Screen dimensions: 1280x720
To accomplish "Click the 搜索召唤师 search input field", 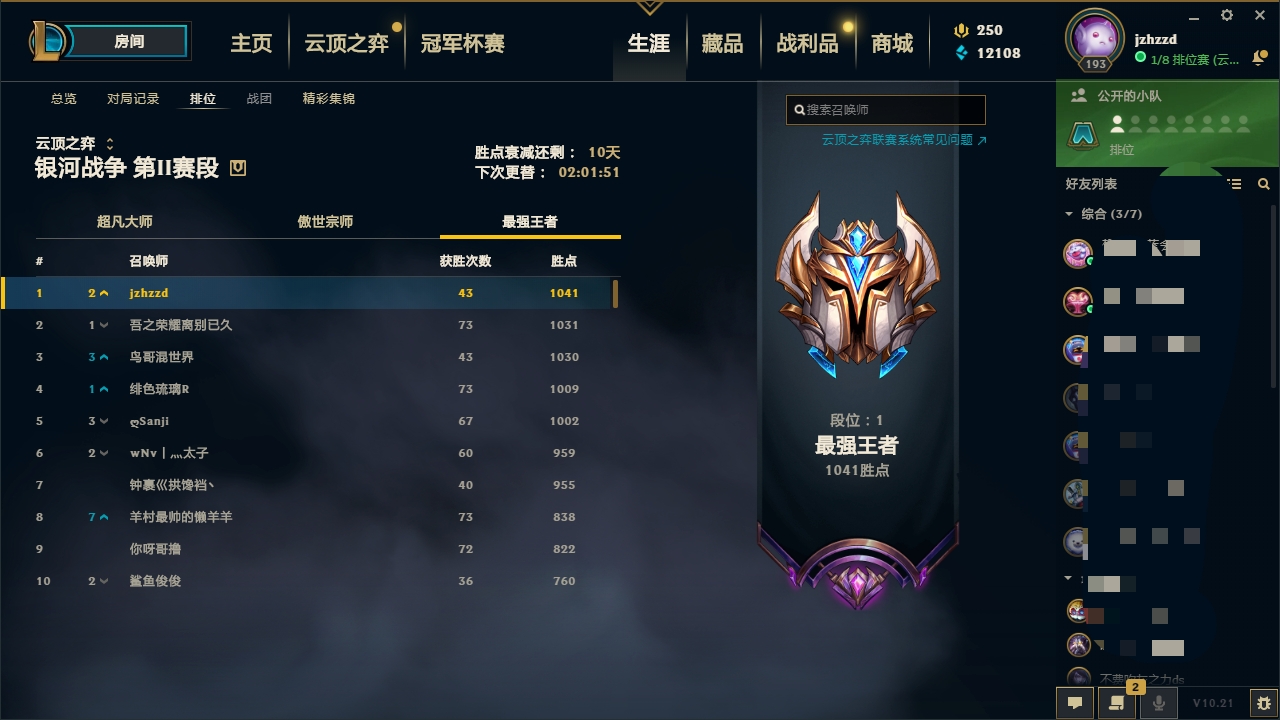I will point(885,109).
